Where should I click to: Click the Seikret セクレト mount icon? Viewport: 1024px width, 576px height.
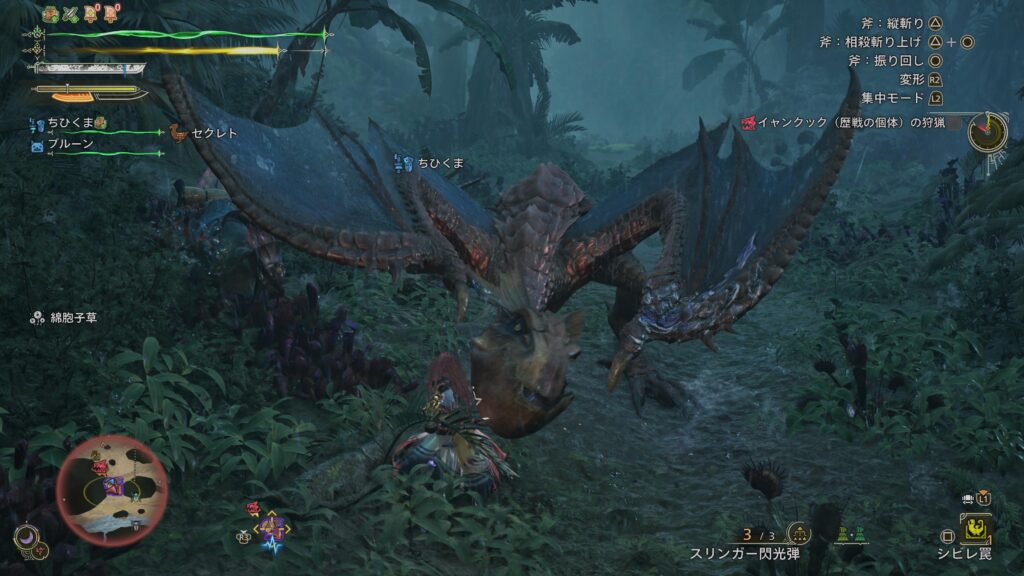pos(178,132)
